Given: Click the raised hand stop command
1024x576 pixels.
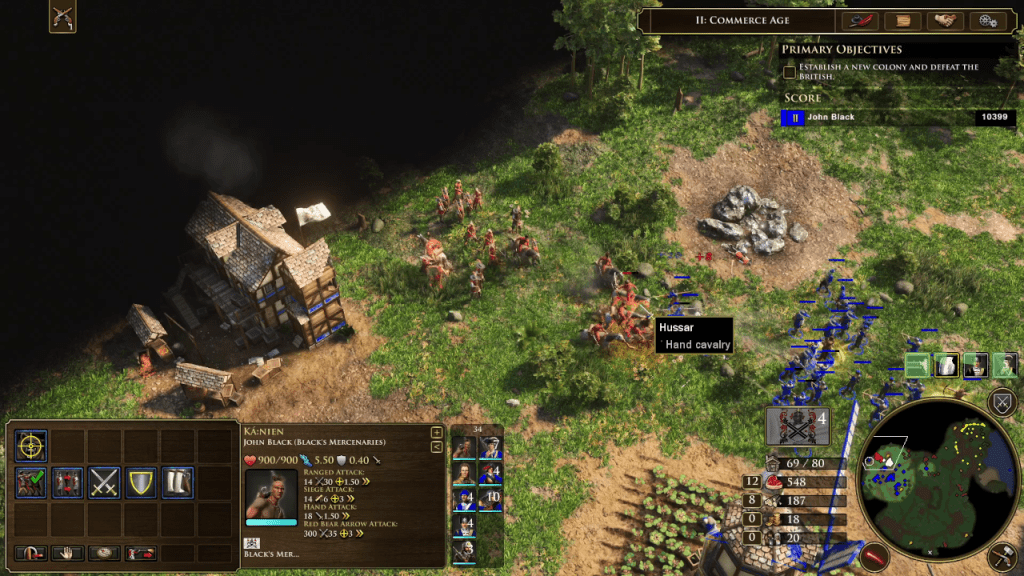Looking at the screenshot, I should click(x=67, y=553).
